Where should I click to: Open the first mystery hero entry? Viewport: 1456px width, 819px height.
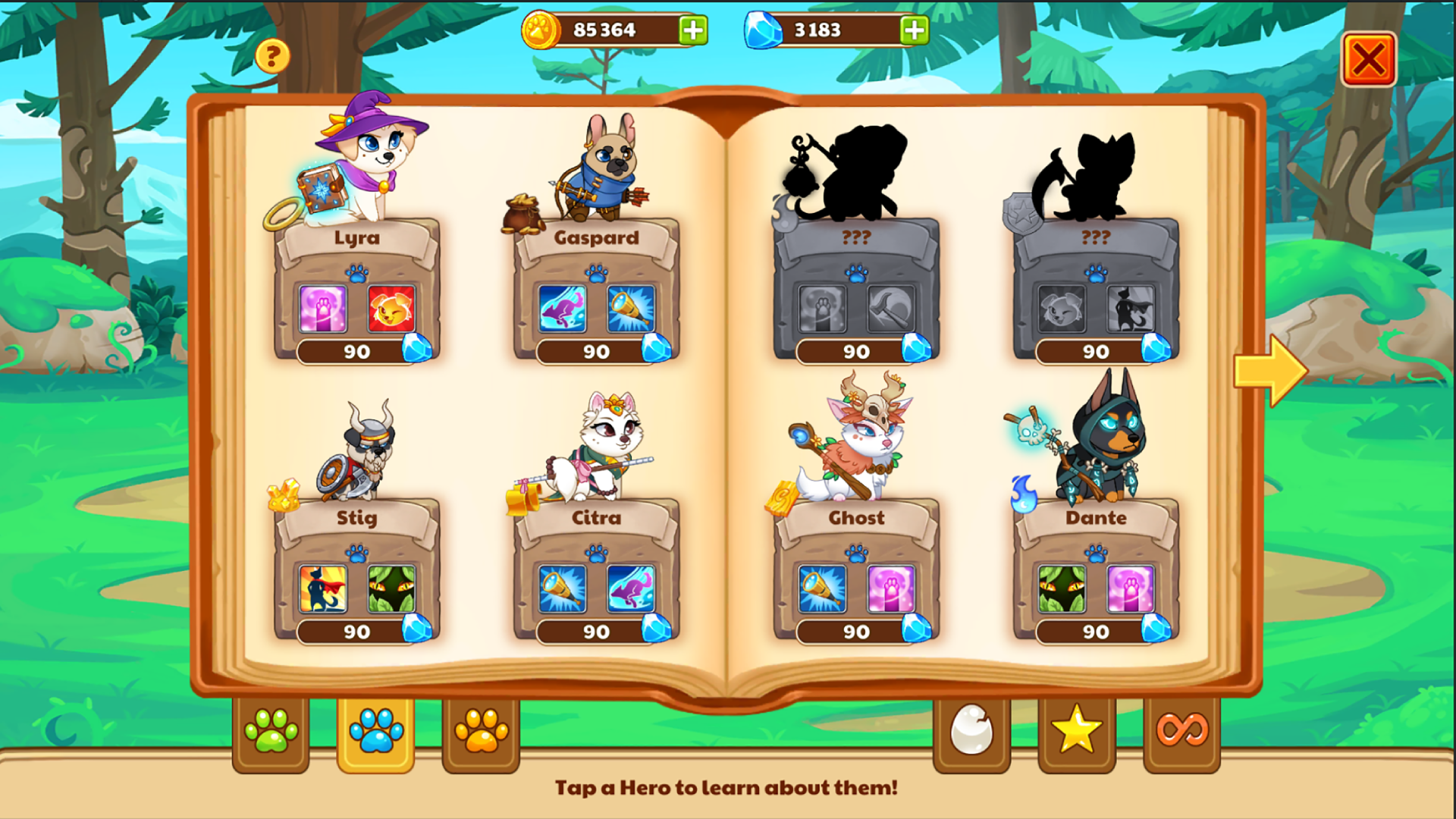(857, 174)
